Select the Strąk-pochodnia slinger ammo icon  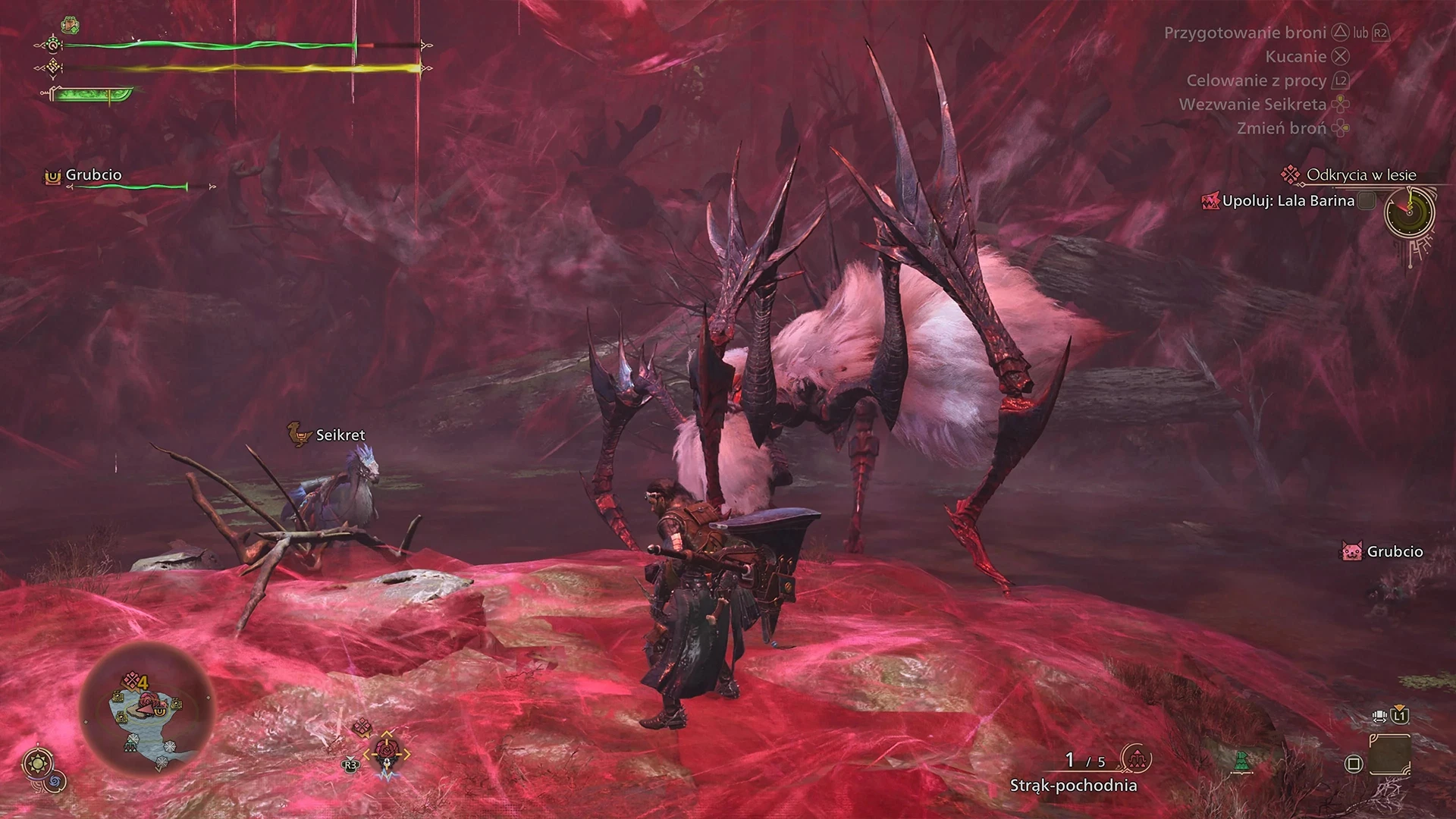tap(1135, 758)
